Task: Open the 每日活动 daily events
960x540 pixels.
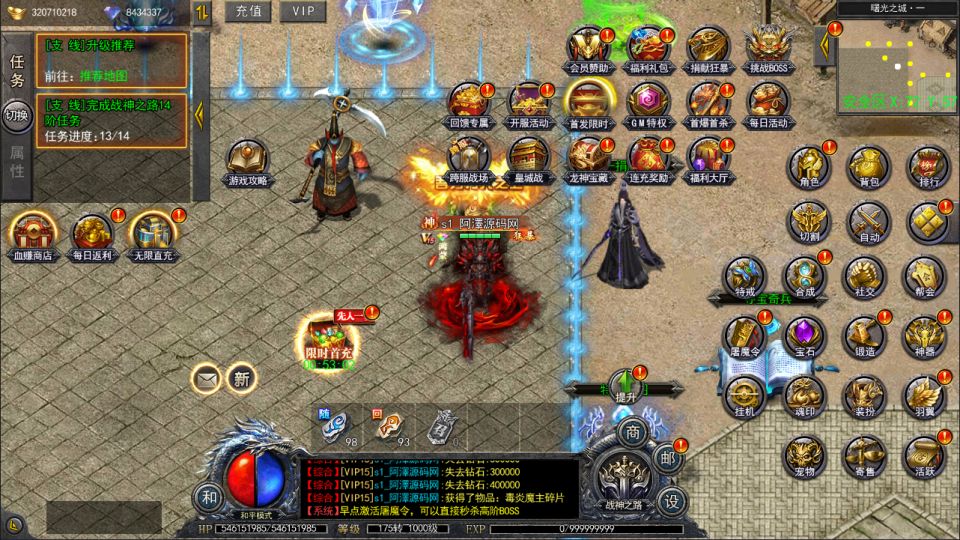Action: pos(767,102)
